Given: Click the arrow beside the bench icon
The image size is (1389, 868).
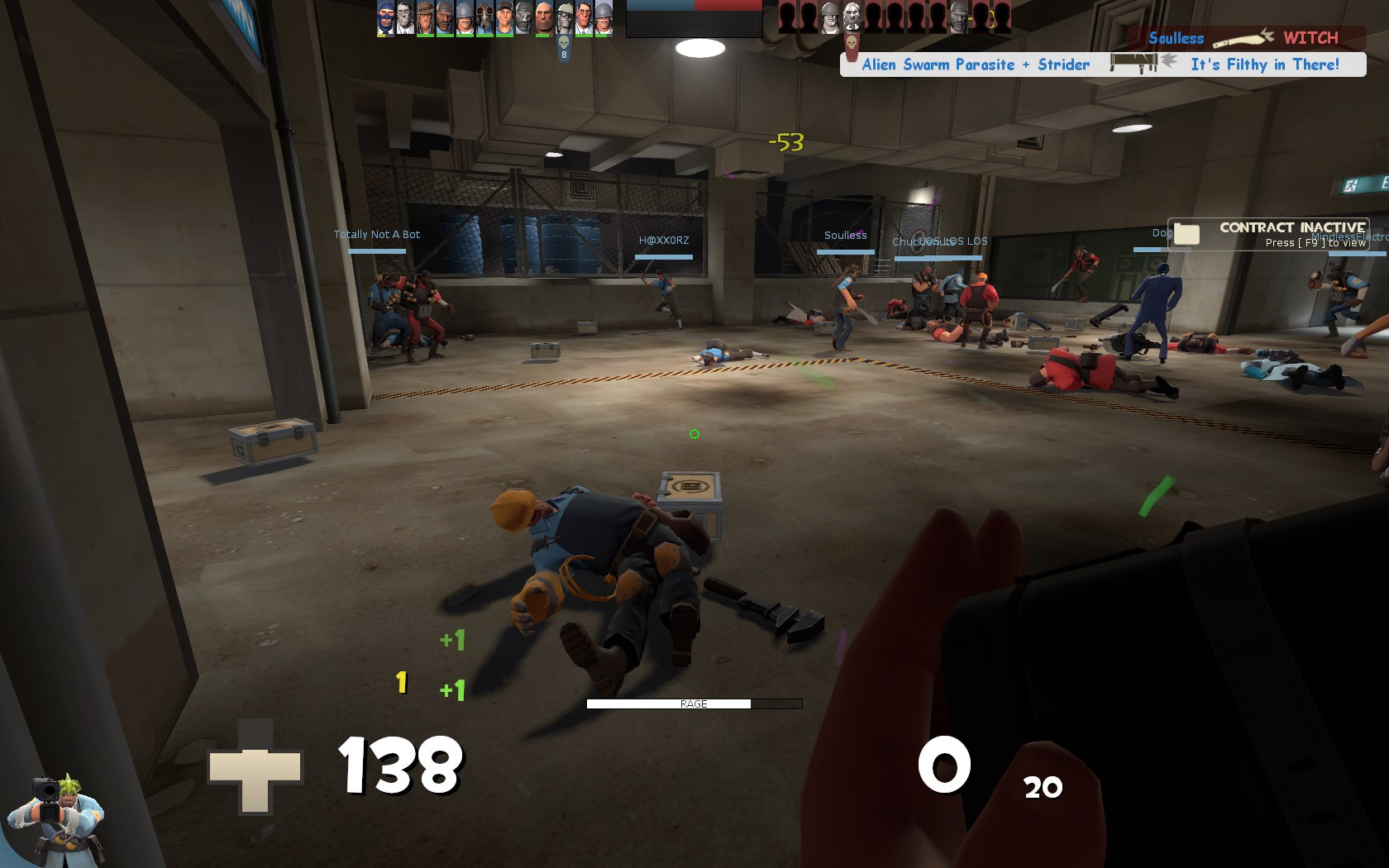Looking at the screenshot, I should tap(1168, 61).
